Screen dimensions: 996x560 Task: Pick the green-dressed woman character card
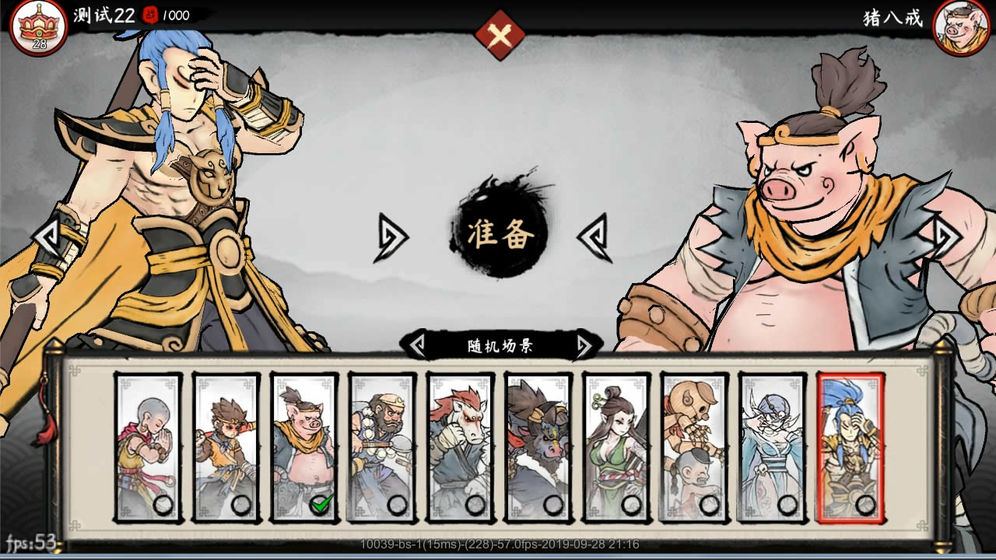point(616,446)
